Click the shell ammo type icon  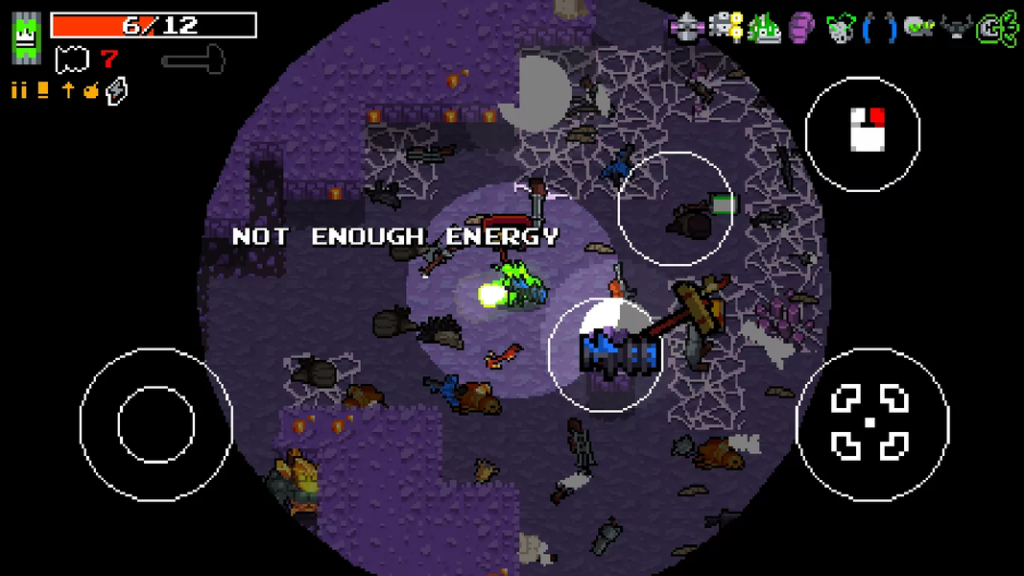pos(42,90)
